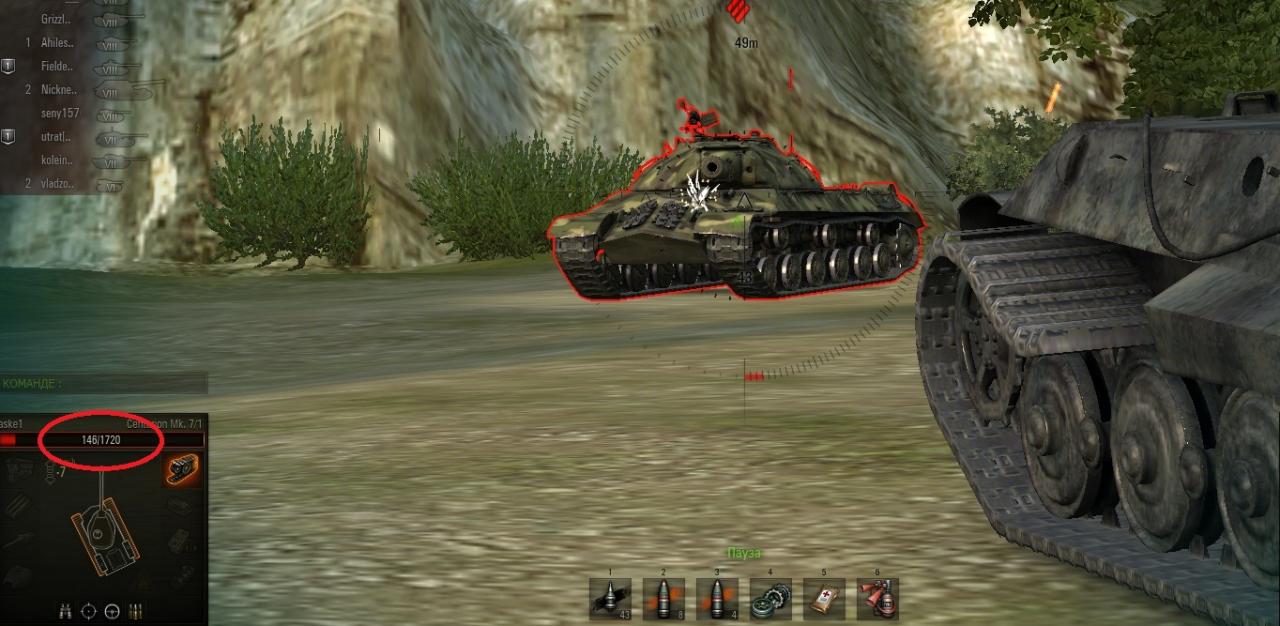The height and width of the screenshot is (626, 1280).
Task: Click the crosshair gunner icon
Action: (x=89, y=610)
